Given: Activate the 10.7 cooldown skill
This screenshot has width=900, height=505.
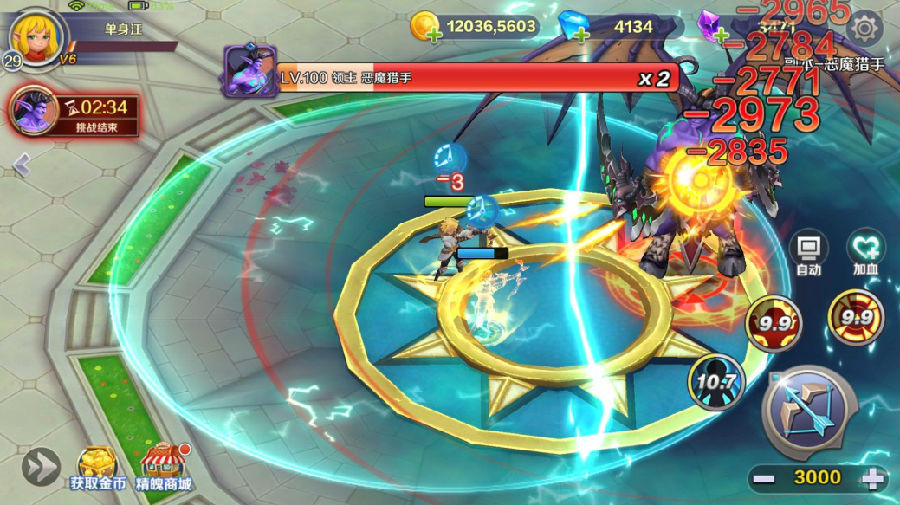Looking at the screenshot, I should (x=716, y=381).
